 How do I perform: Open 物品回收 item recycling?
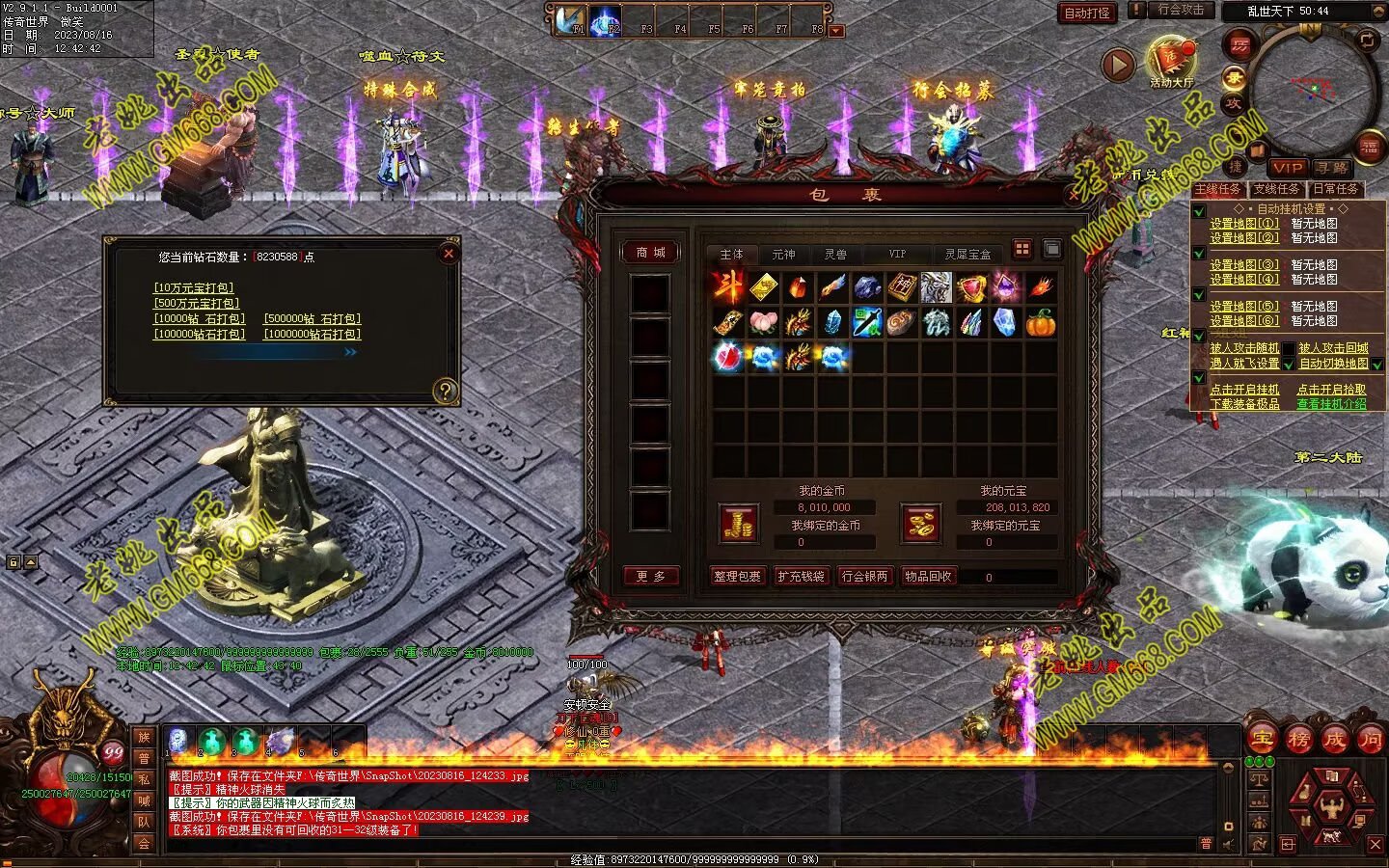click(x=928, y=576)
